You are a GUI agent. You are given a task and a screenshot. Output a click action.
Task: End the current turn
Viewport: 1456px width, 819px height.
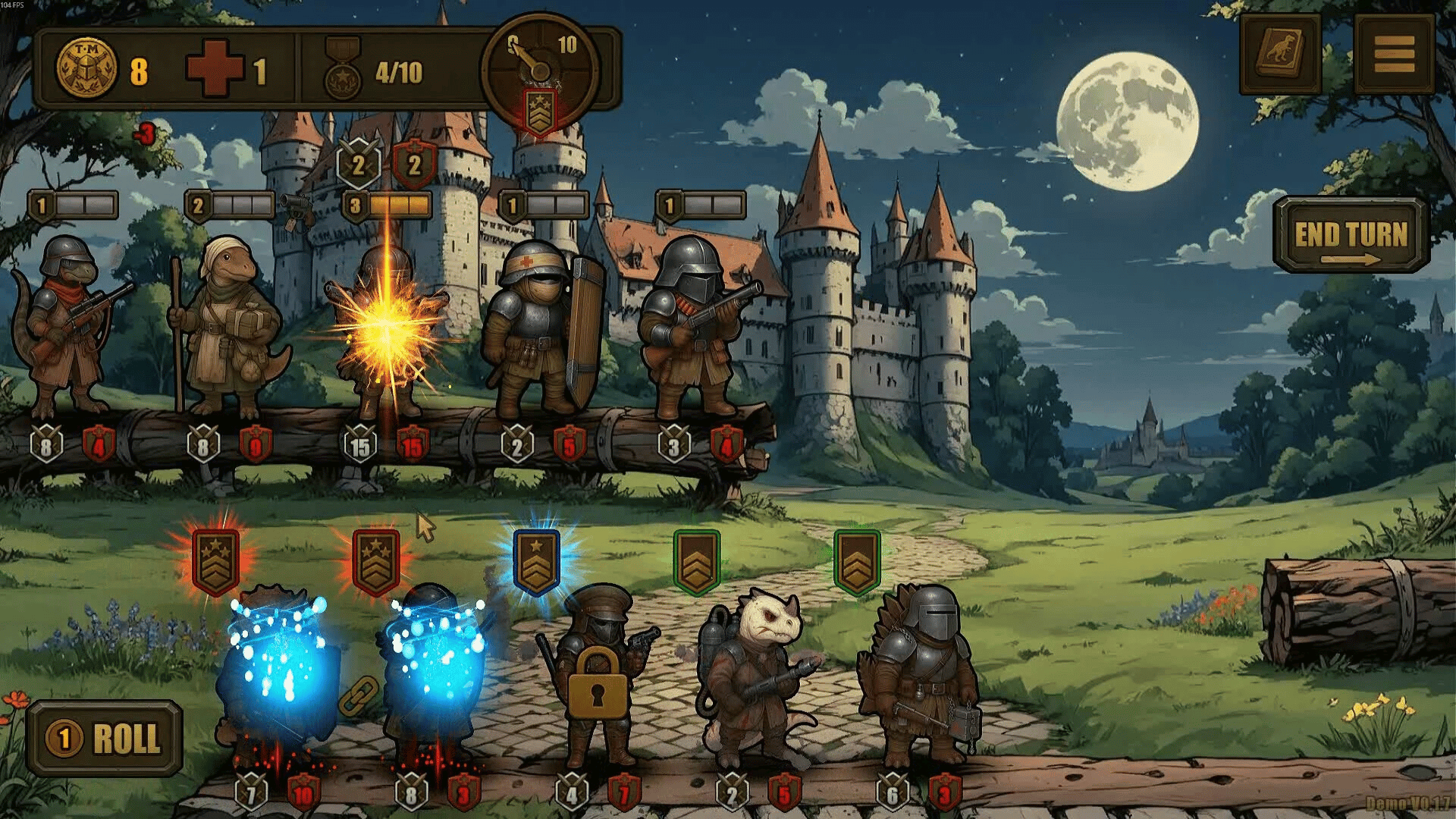click(1351, 236)
